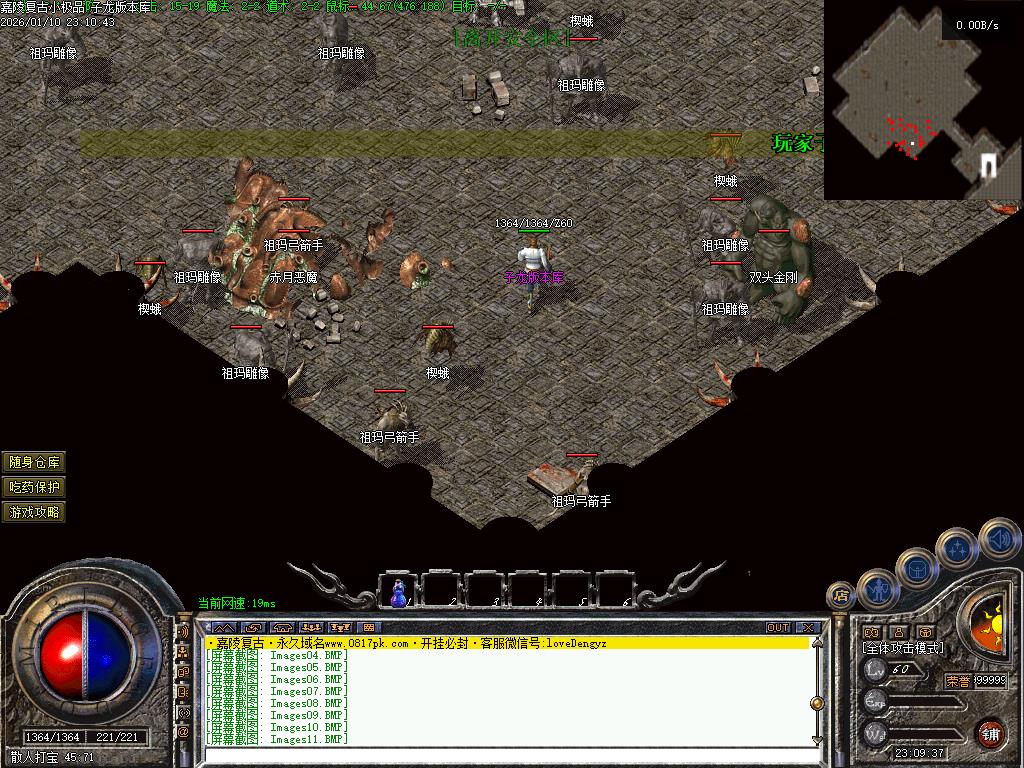Image resolution: width=1024 pixels, height=768 pixels.
Task: Switch the 全体攻击模式 attack mode label
Action: 904,648
